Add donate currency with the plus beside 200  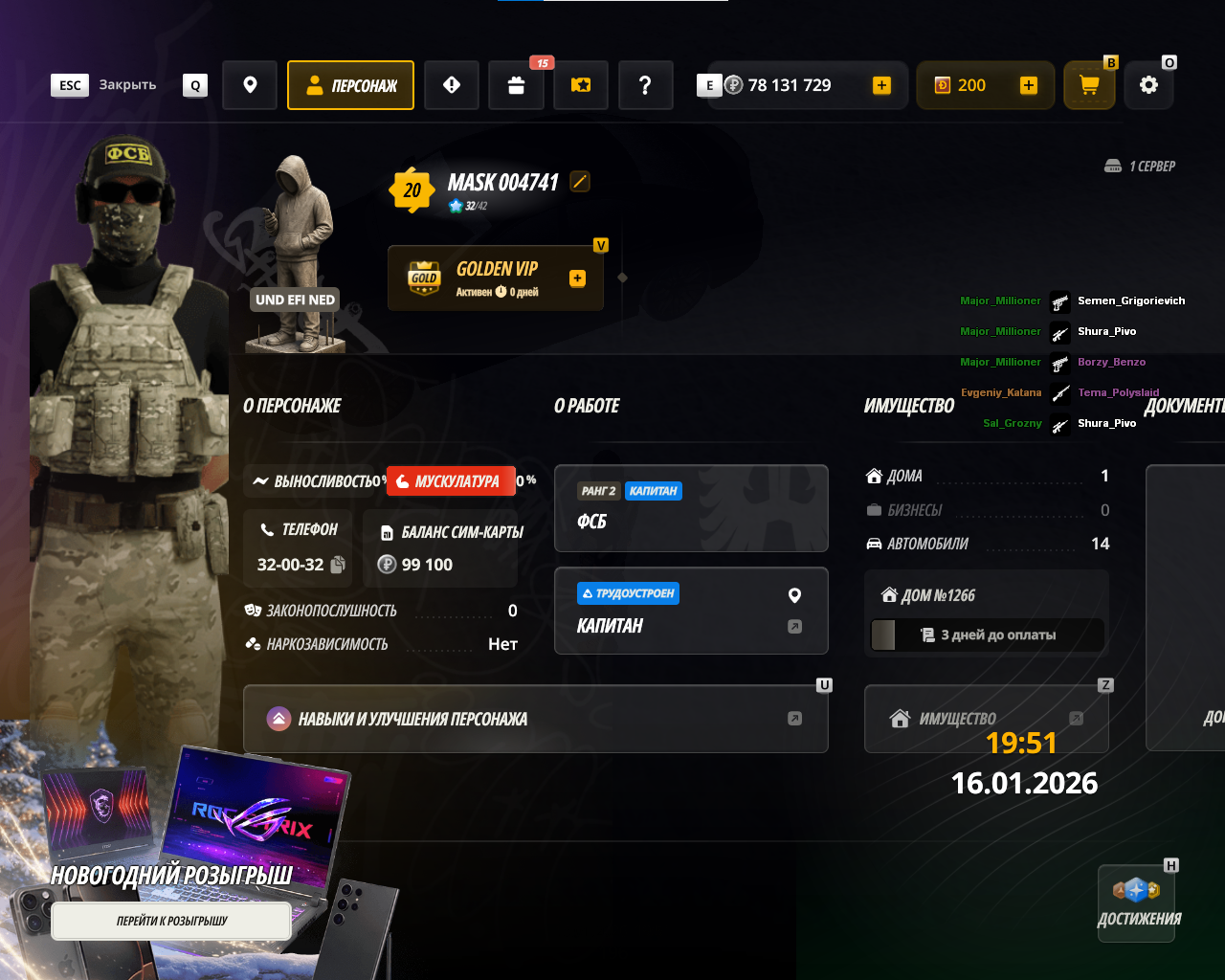1028,85
